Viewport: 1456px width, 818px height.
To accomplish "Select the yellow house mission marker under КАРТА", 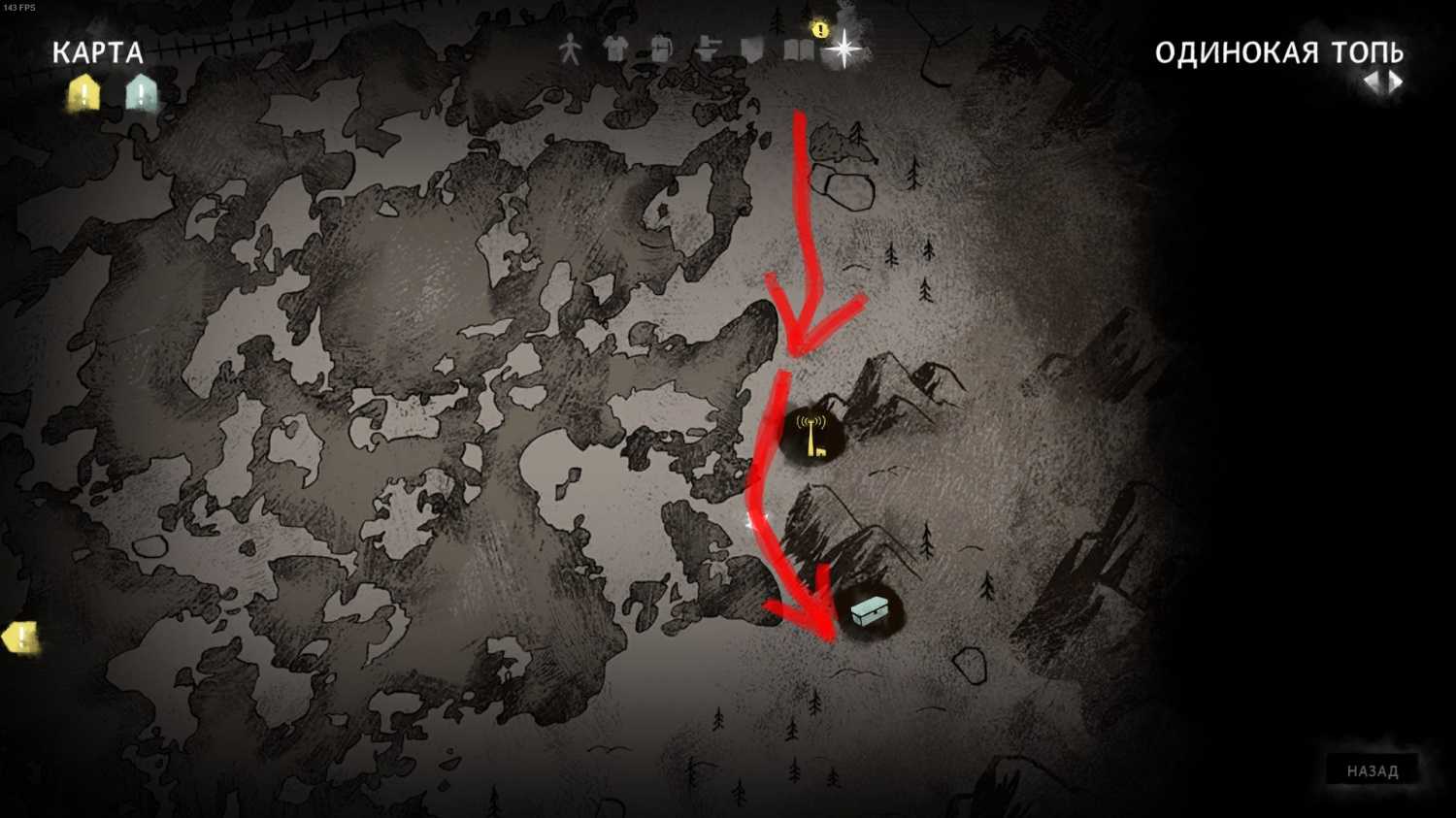I will tap(84, 93).
